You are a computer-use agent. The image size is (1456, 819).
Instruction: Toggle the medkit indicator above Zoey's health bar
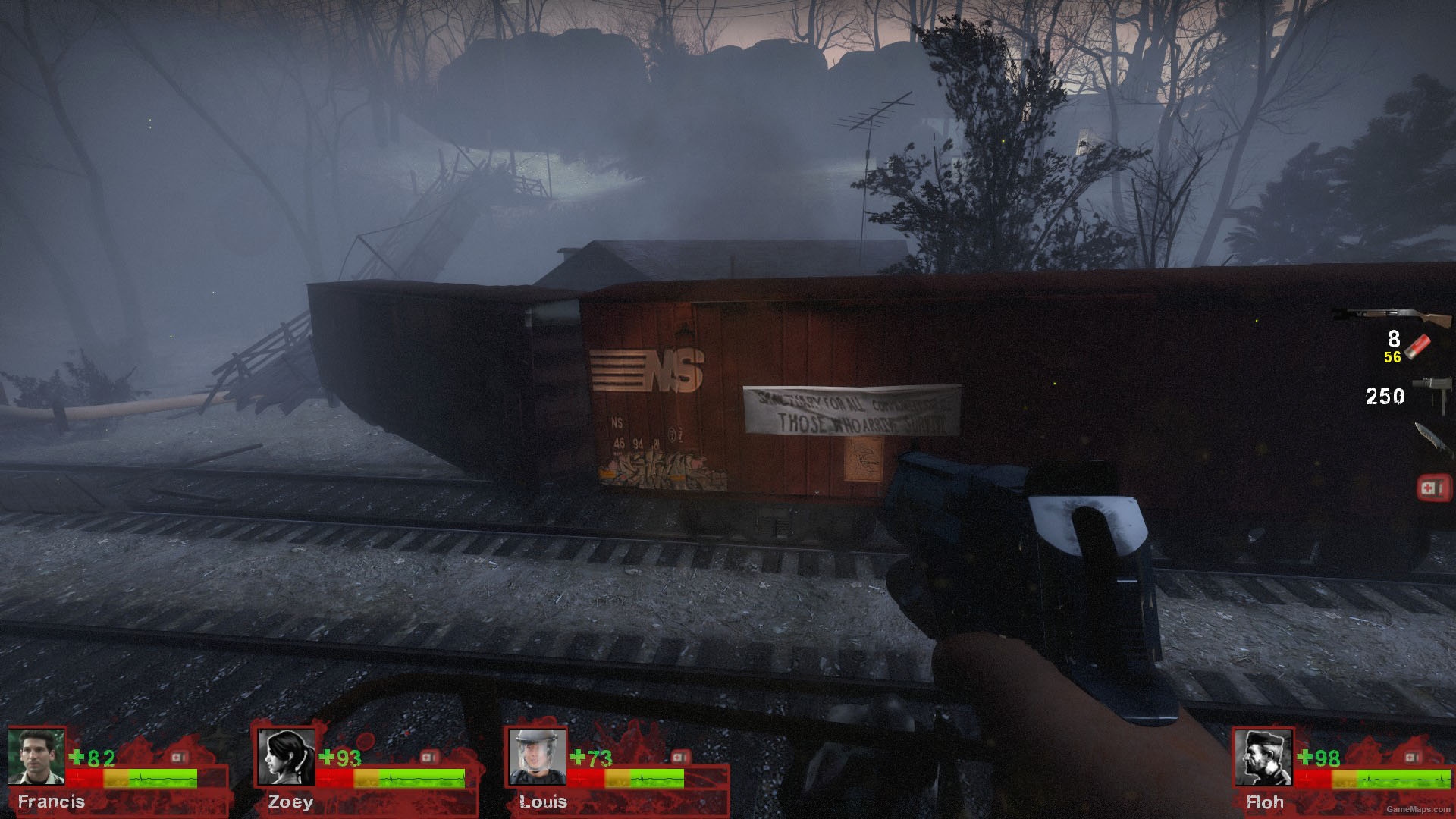[x=429, y=757]
